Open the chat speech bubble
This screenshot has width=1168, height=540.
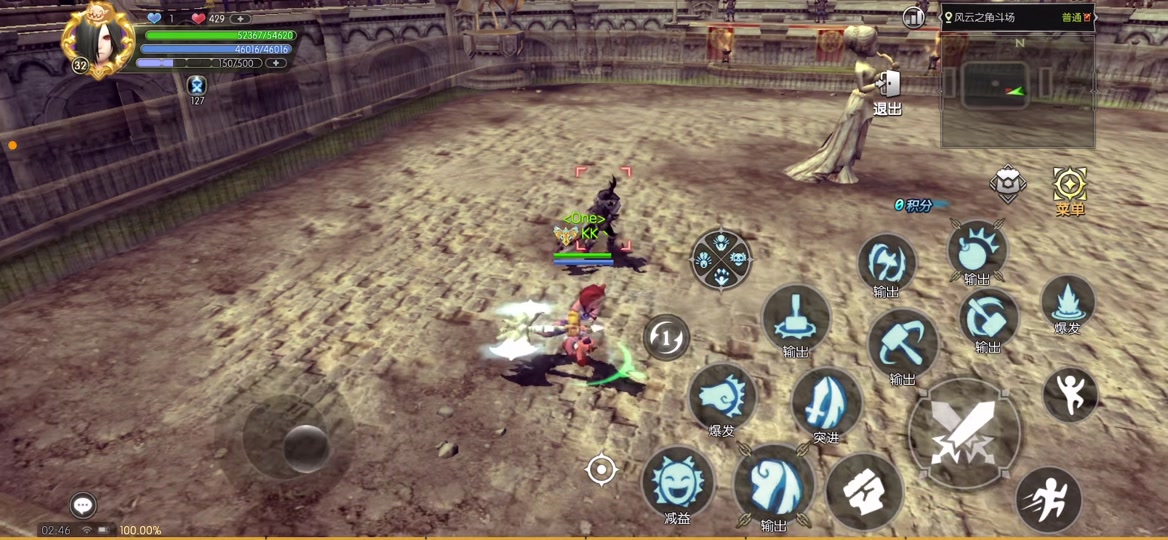pyautogui.click(x=83, y=505)
